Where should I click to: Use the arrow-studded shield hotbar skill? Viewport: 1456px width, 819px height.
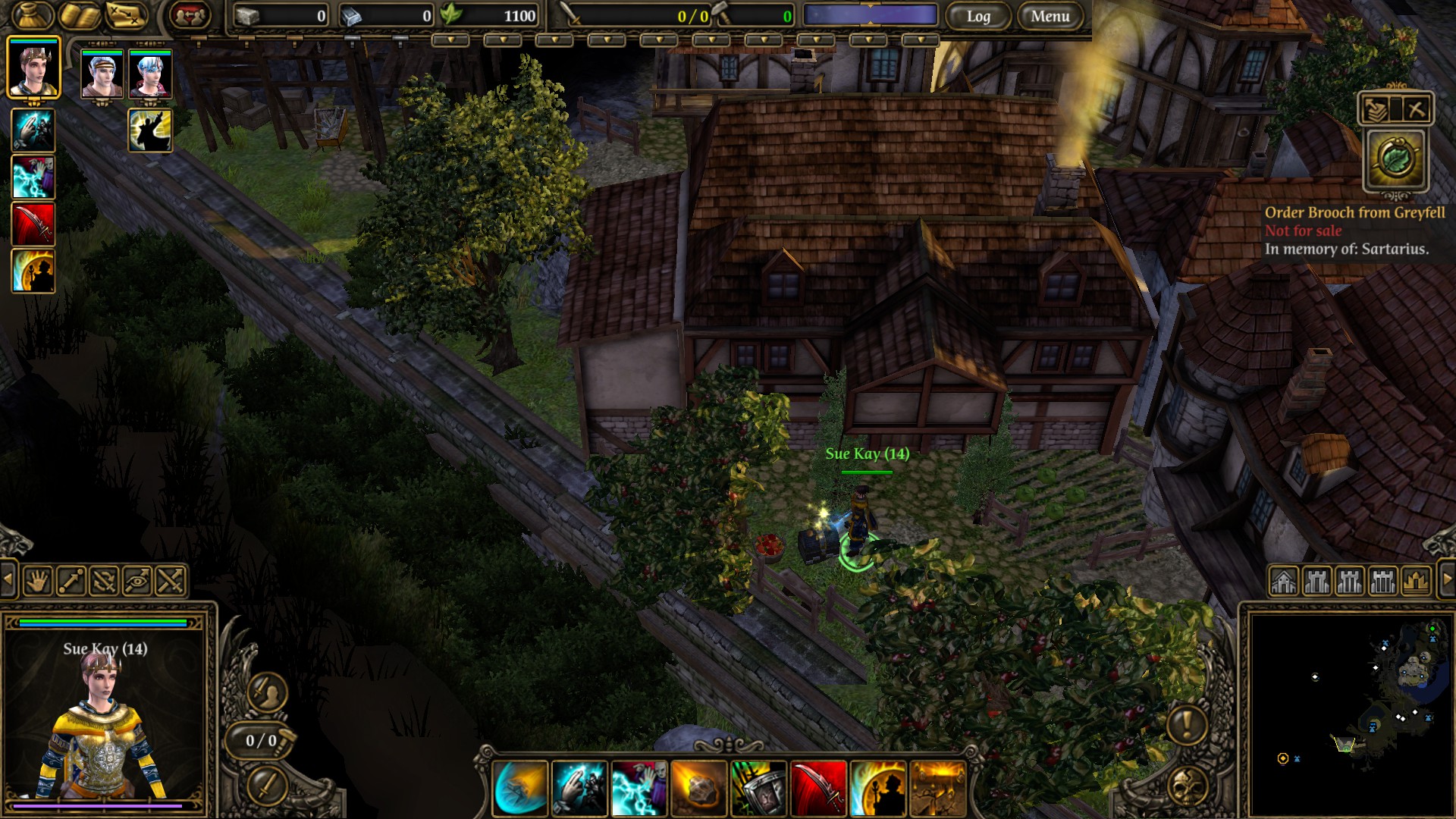(x=758, y=789)
